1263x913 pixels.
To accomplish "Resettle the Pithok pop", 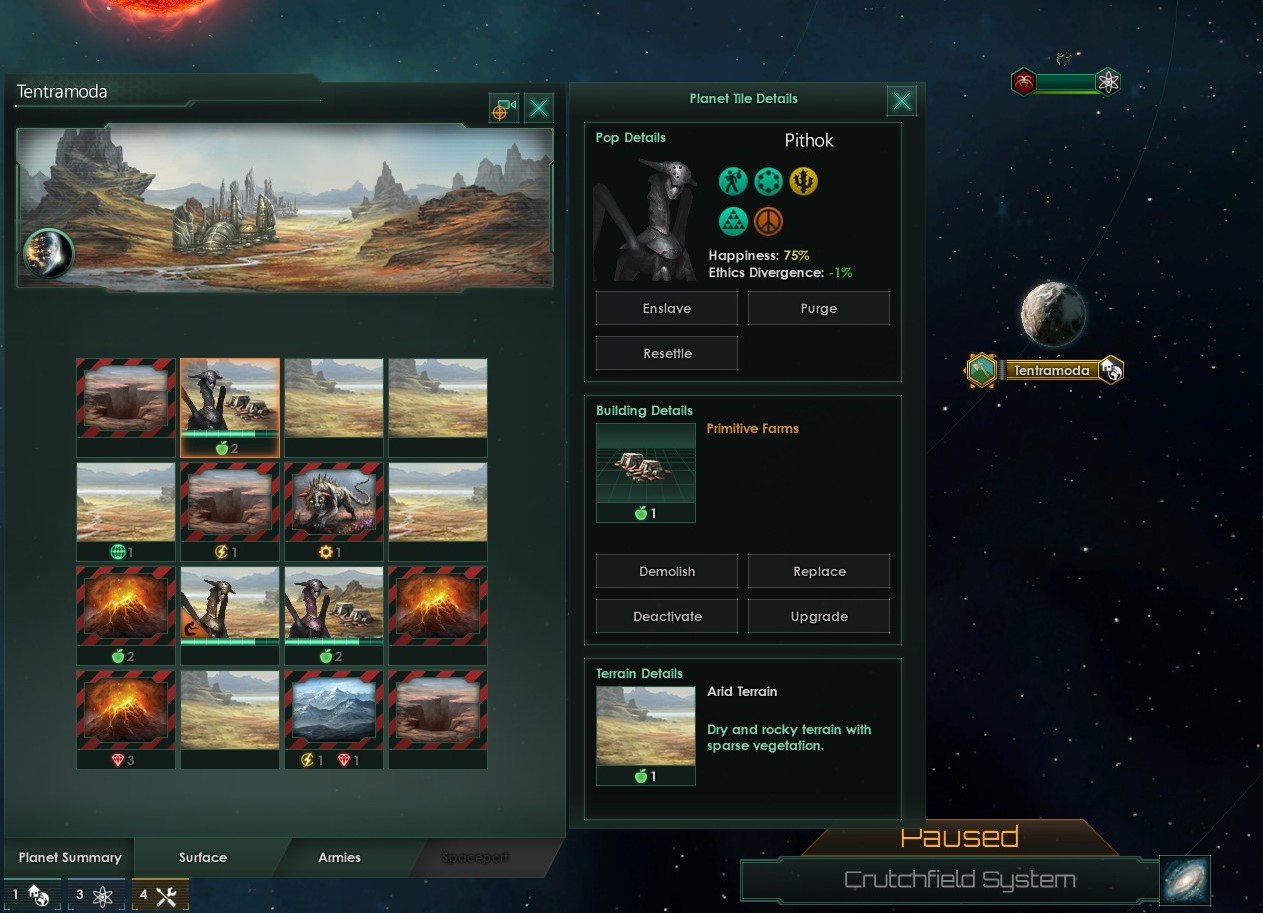I will 666,353.
